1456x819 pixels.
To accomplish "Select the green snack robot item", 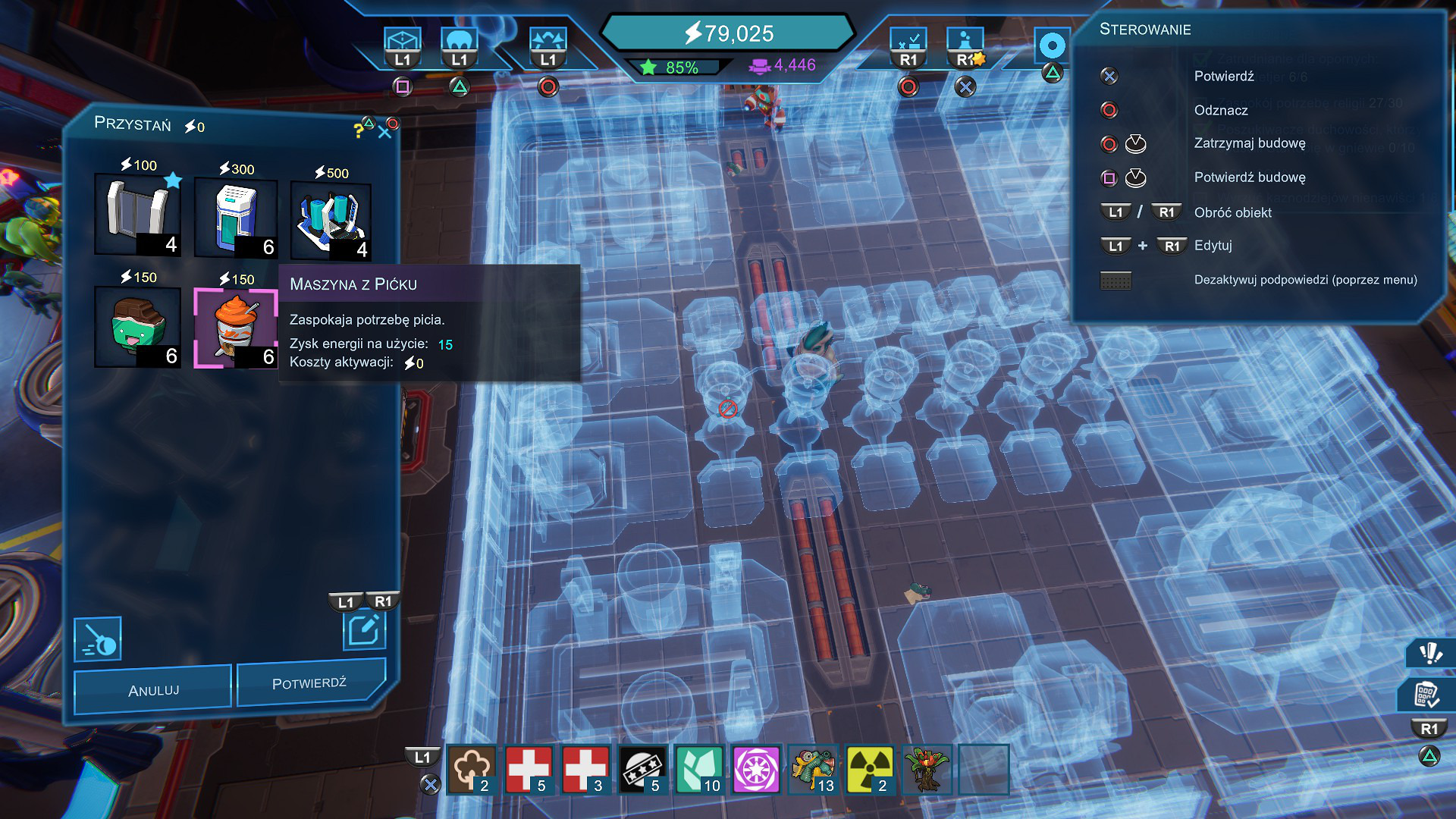I will pos(137,328).
